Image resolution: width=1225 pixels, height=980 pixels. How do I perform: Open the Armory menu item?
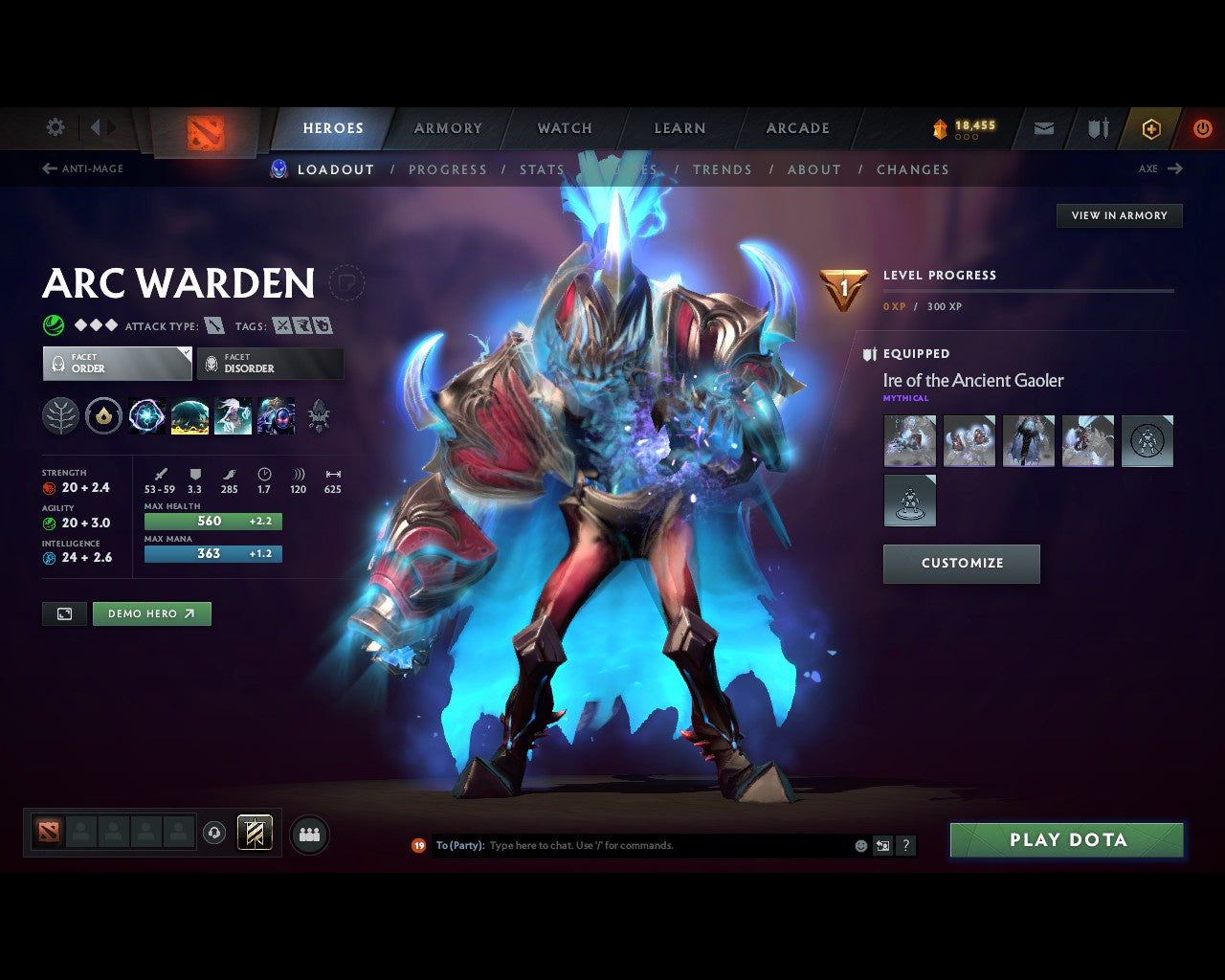tap(447, 127)
